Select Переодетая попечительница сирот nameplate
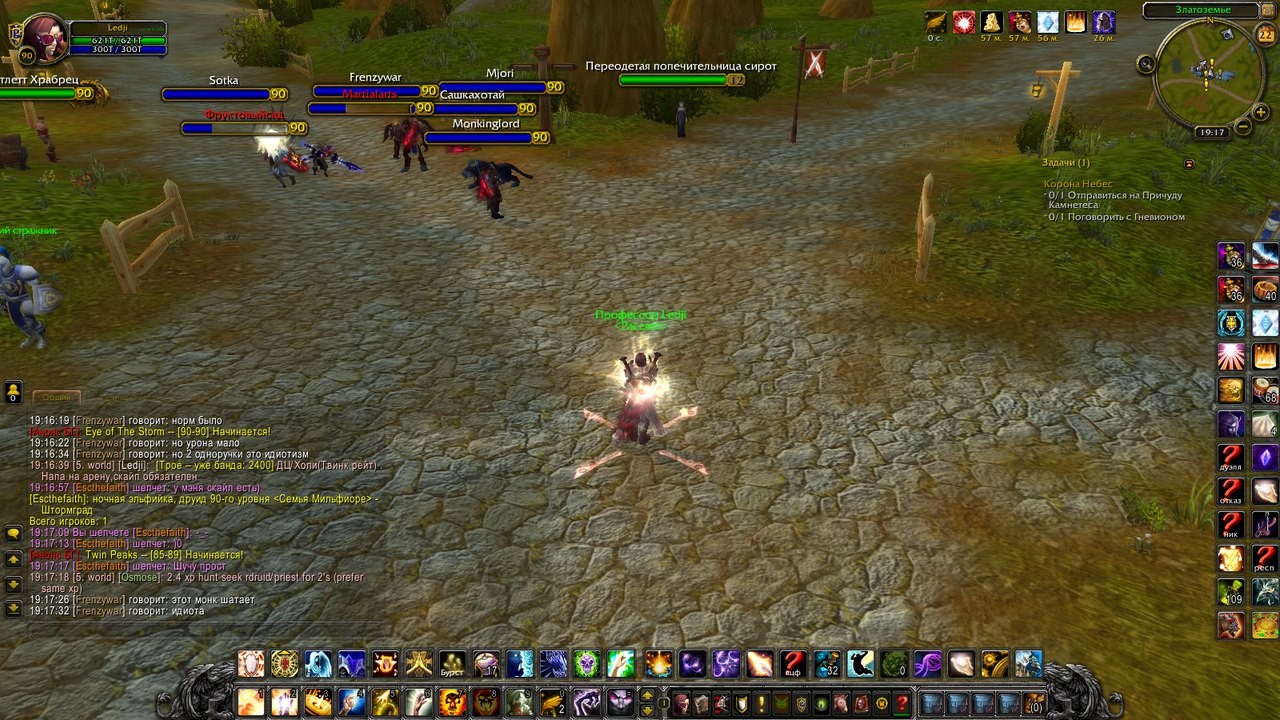 [681, 80]
